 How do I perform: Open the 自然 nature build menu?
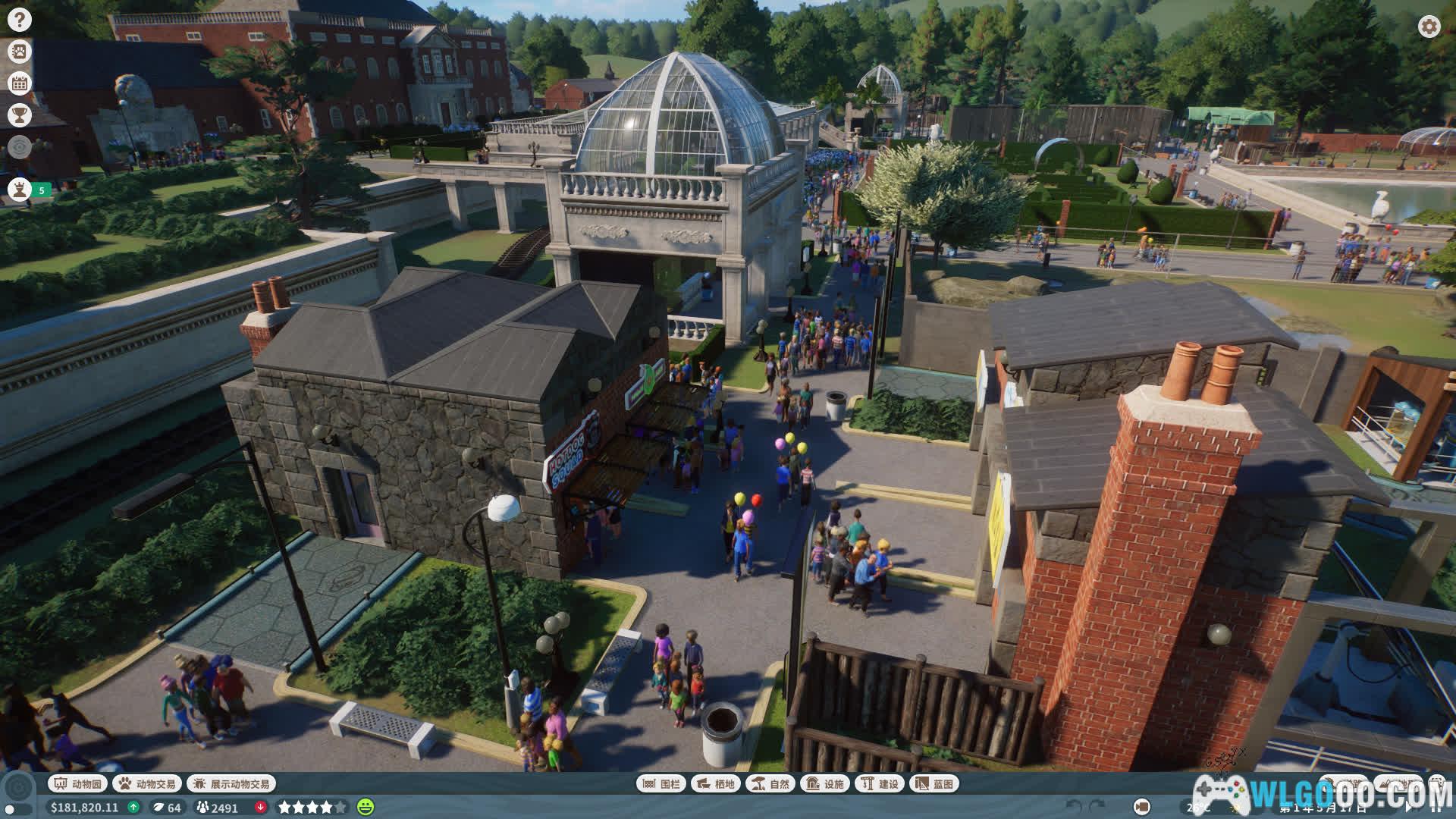coord(770,783)
